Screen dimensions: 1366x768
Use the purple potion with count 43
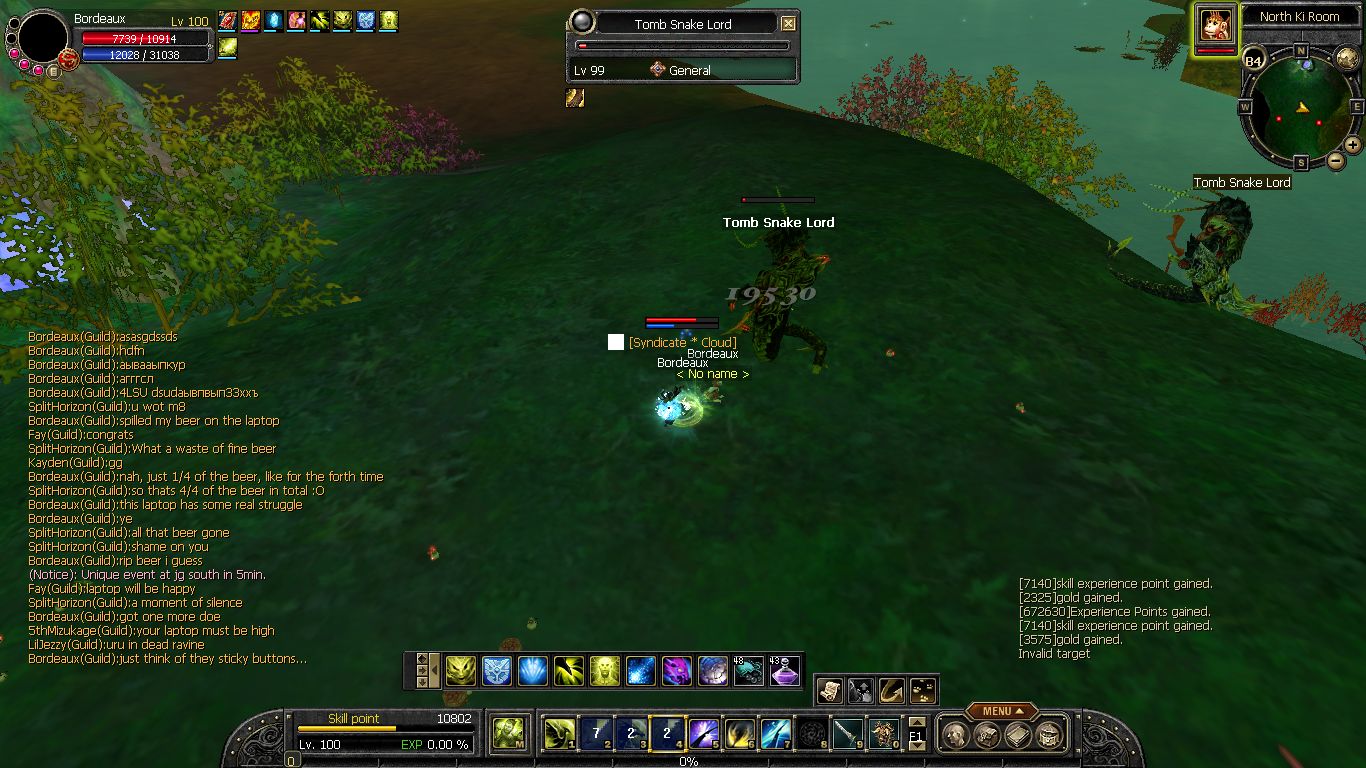click(x=785, y=671)
